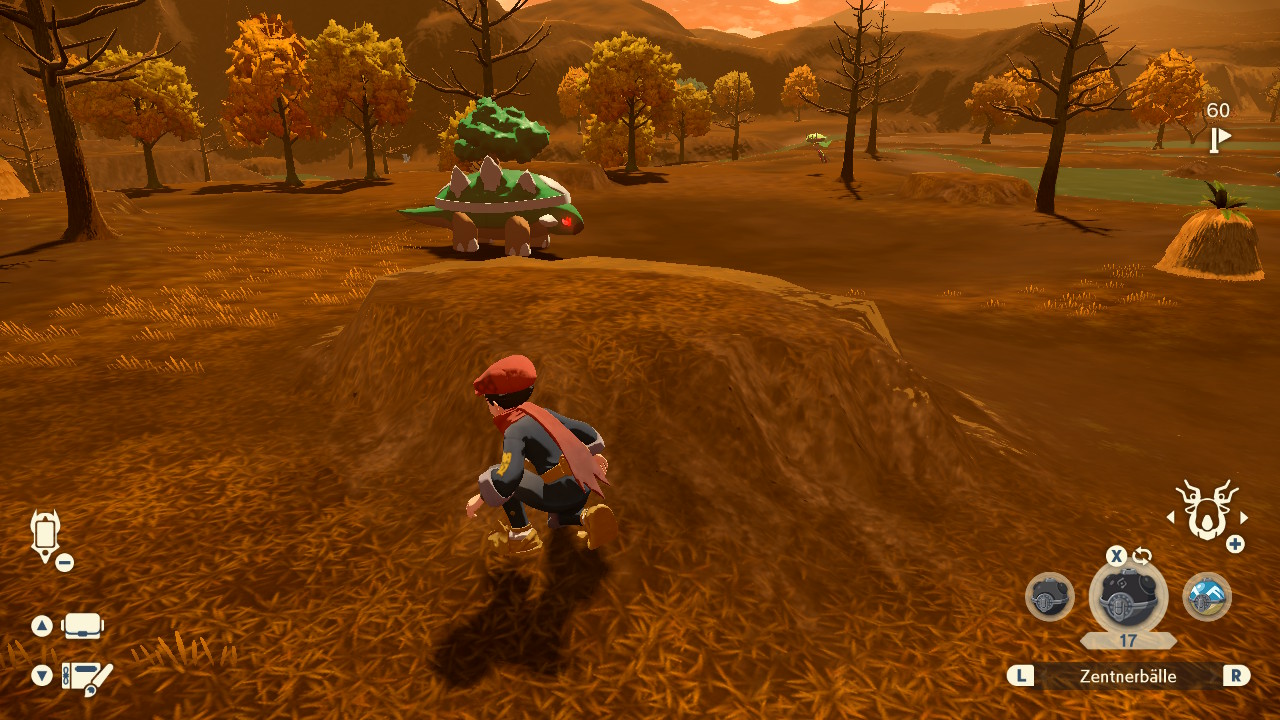Click the waypoint flag marker

coord(1220,139)
